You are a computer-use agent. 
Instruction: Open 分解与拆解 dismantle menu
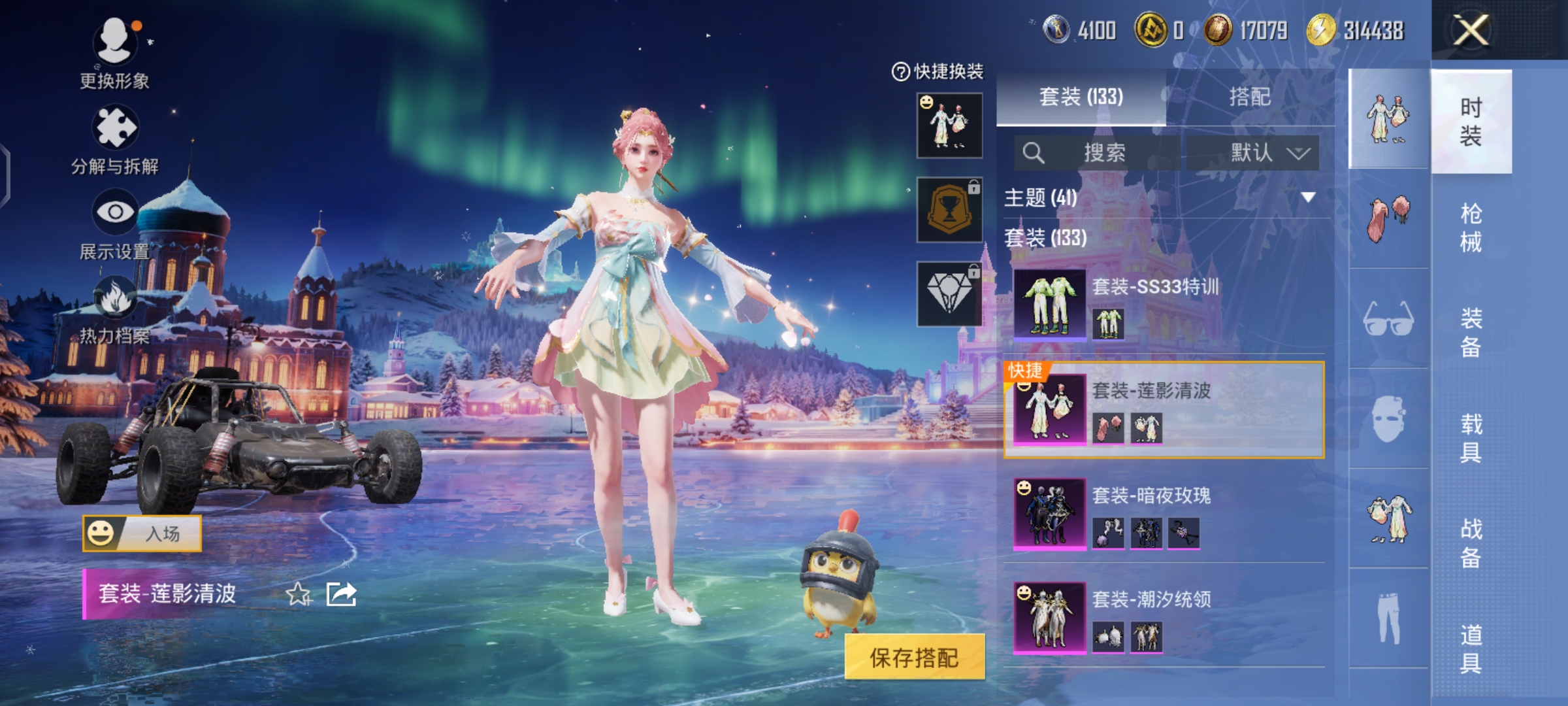(115, 139)
